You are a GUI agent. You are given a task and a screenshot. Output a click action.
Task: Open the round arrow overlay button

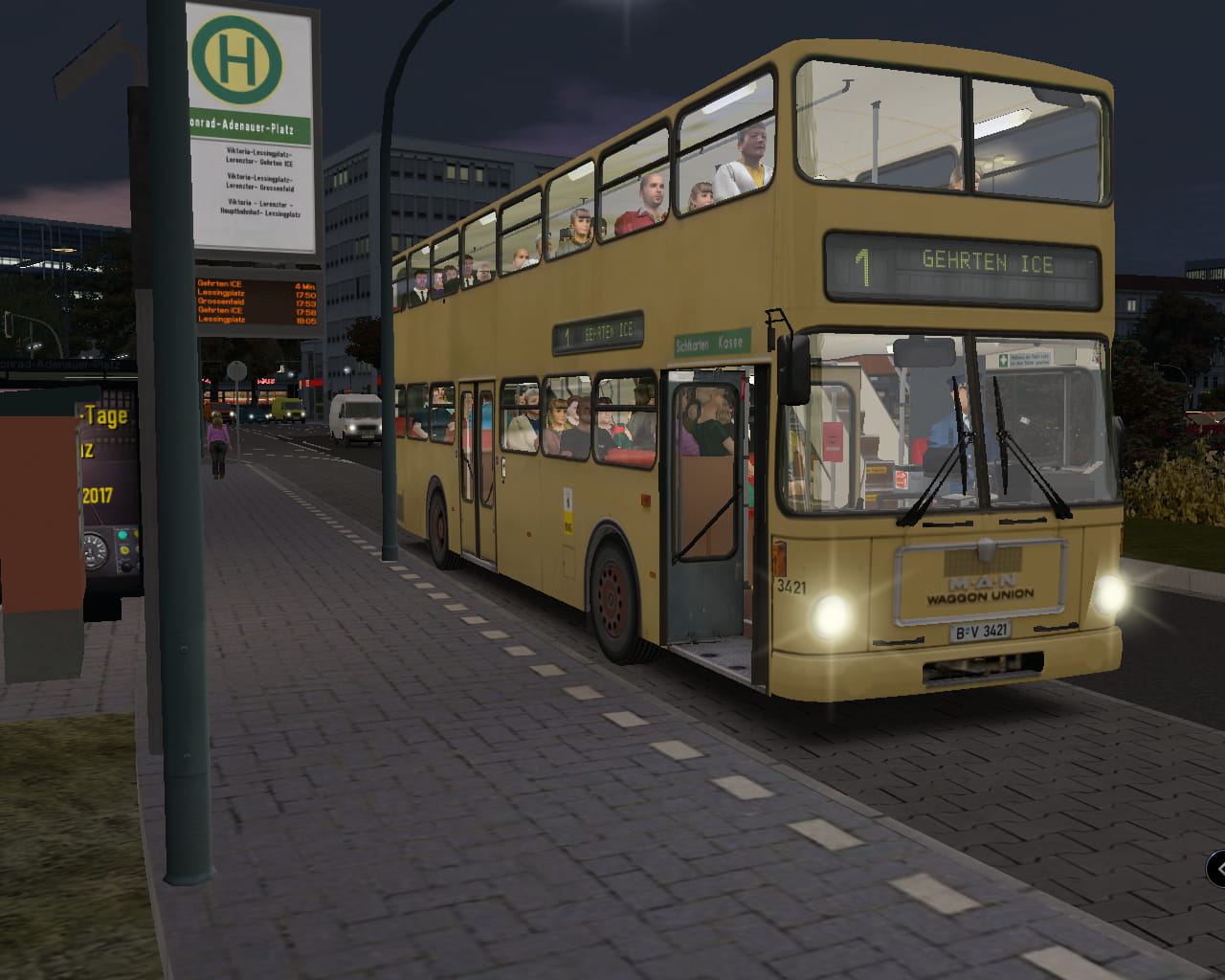click(x=1218, y=869)
